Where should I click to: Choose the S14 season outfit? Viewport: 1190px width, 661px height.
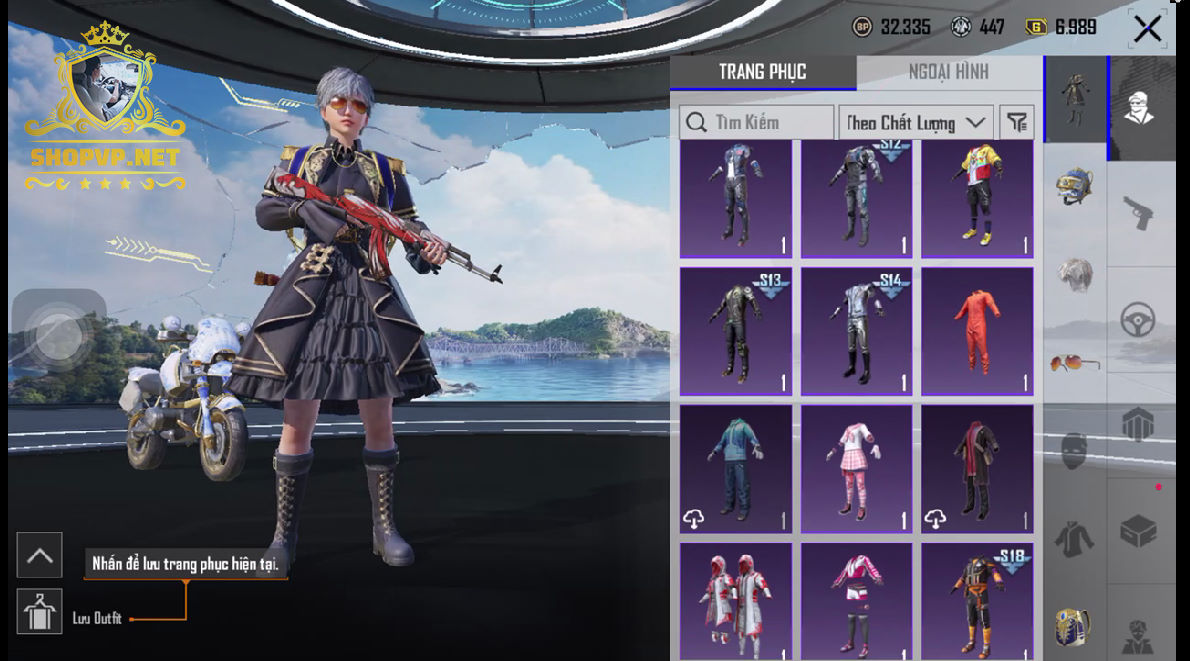(x=856, y=331)
